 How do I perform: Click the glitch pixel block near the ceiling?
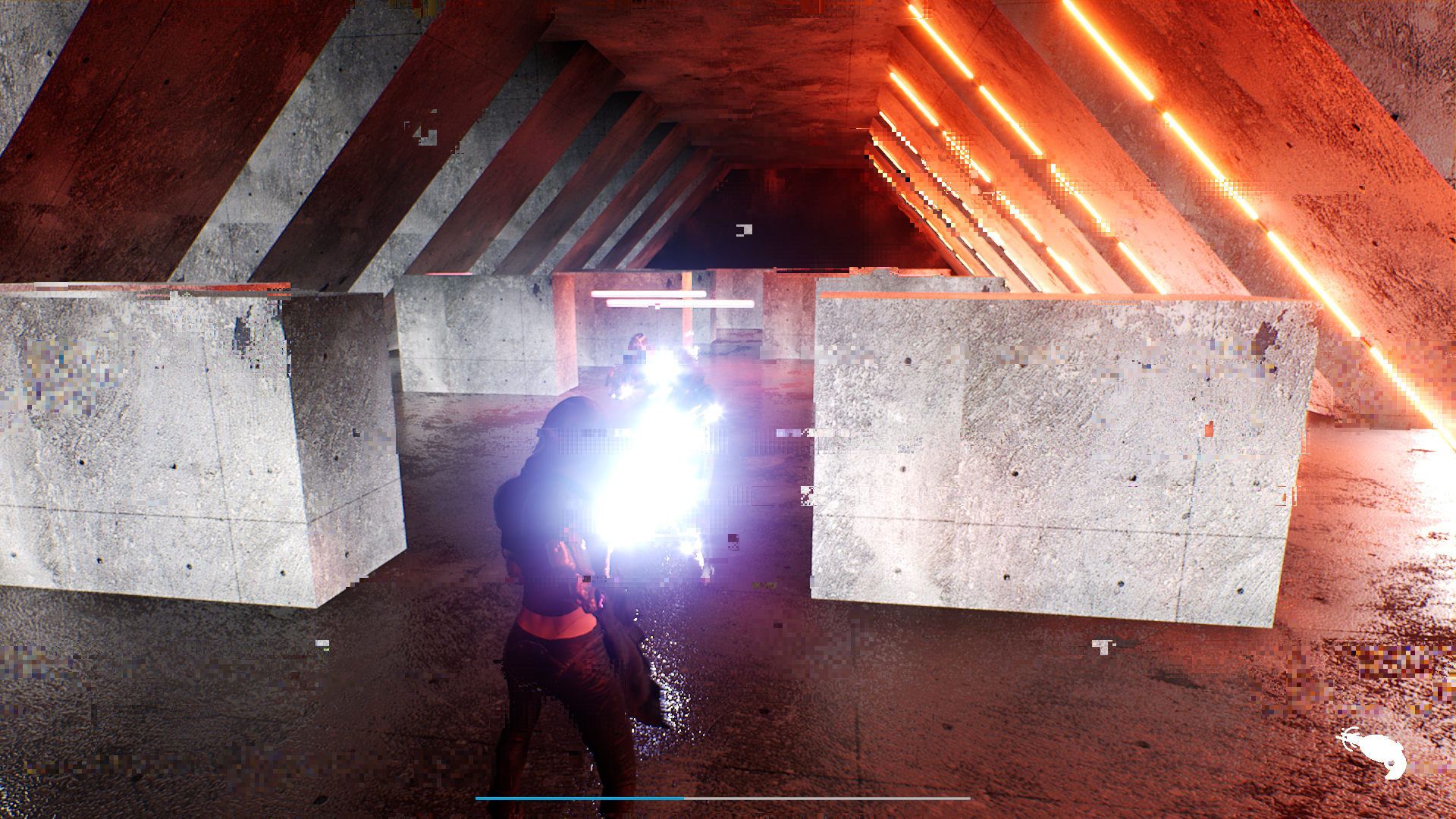[x=743, y=230]
